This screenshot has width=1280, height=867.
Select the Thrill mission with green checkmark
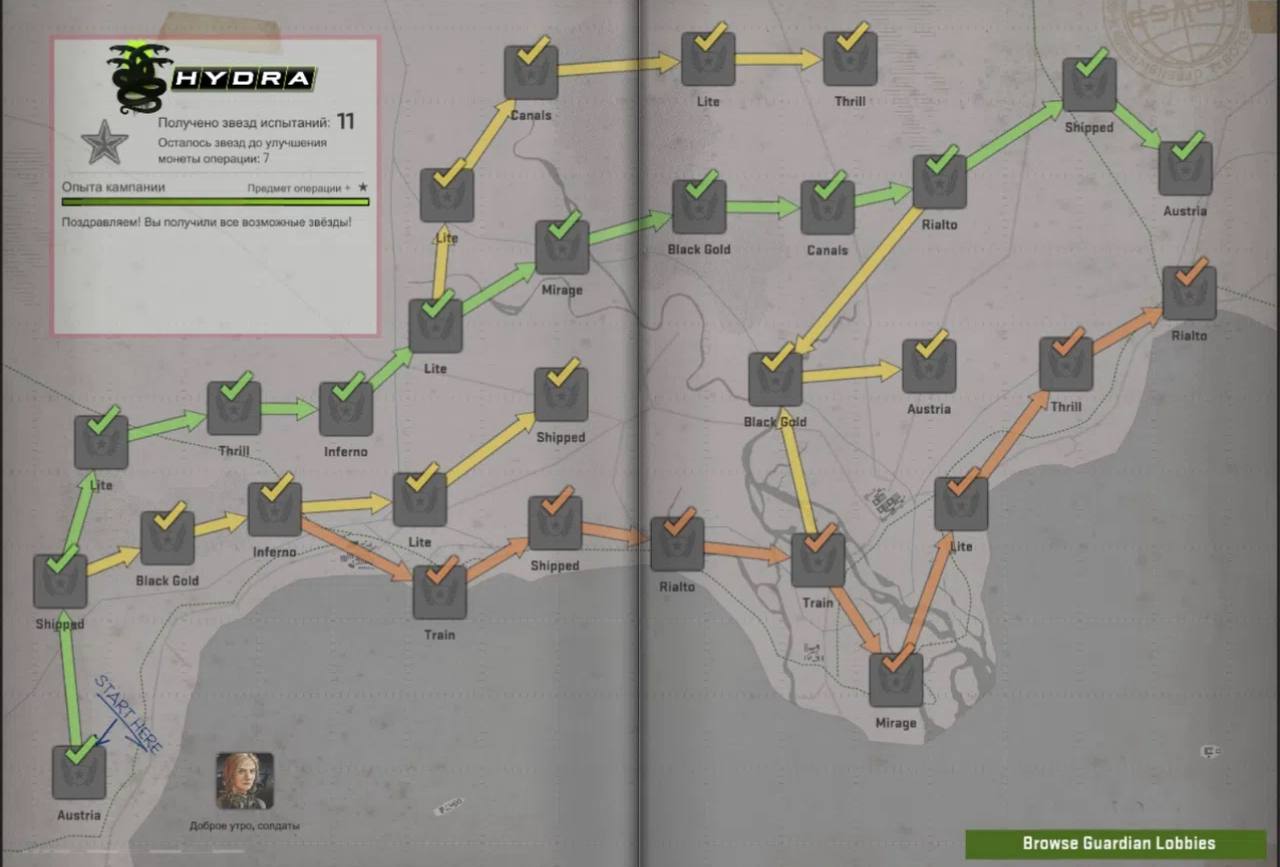pyautogui.click(x=234, y=408)
